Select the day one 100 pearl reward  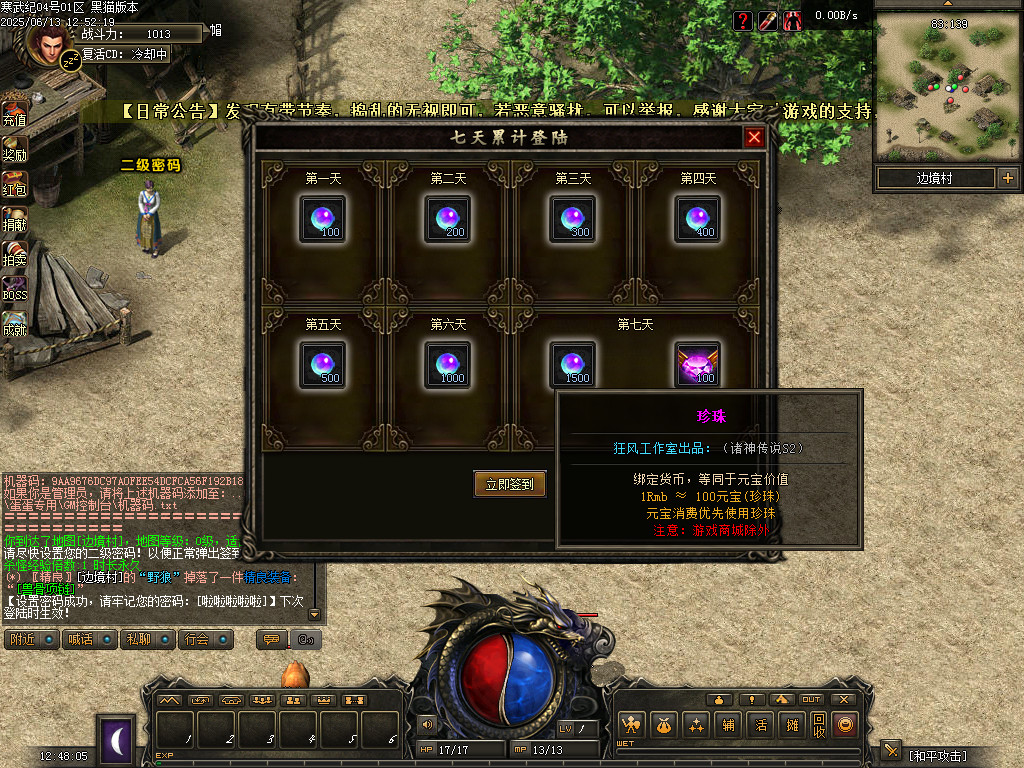(x=322, y=218)
